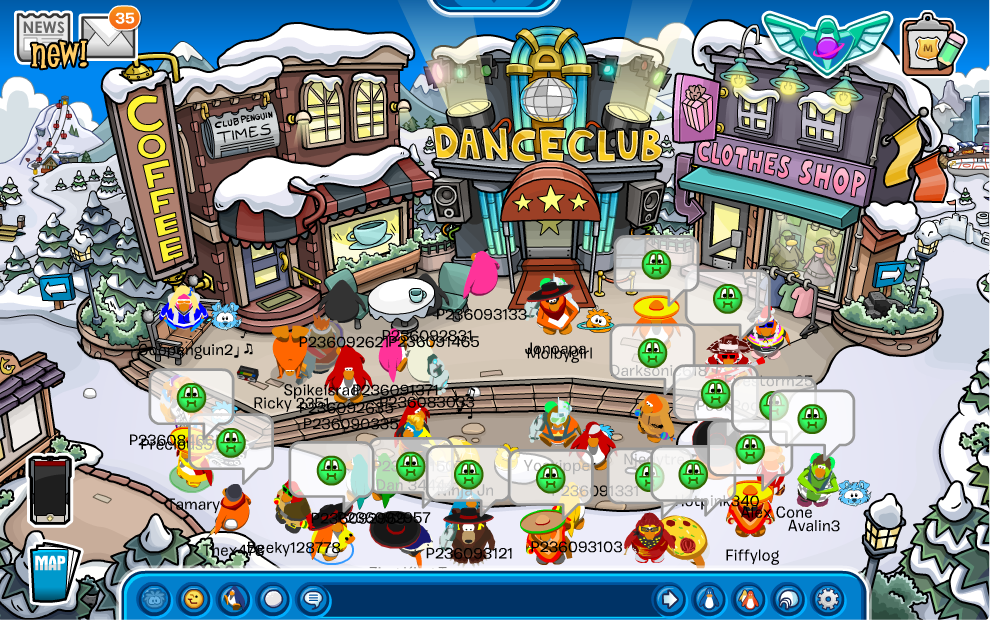The image size is (992, 621).
Task: Open the spy phone
Action: coord(50,489)
